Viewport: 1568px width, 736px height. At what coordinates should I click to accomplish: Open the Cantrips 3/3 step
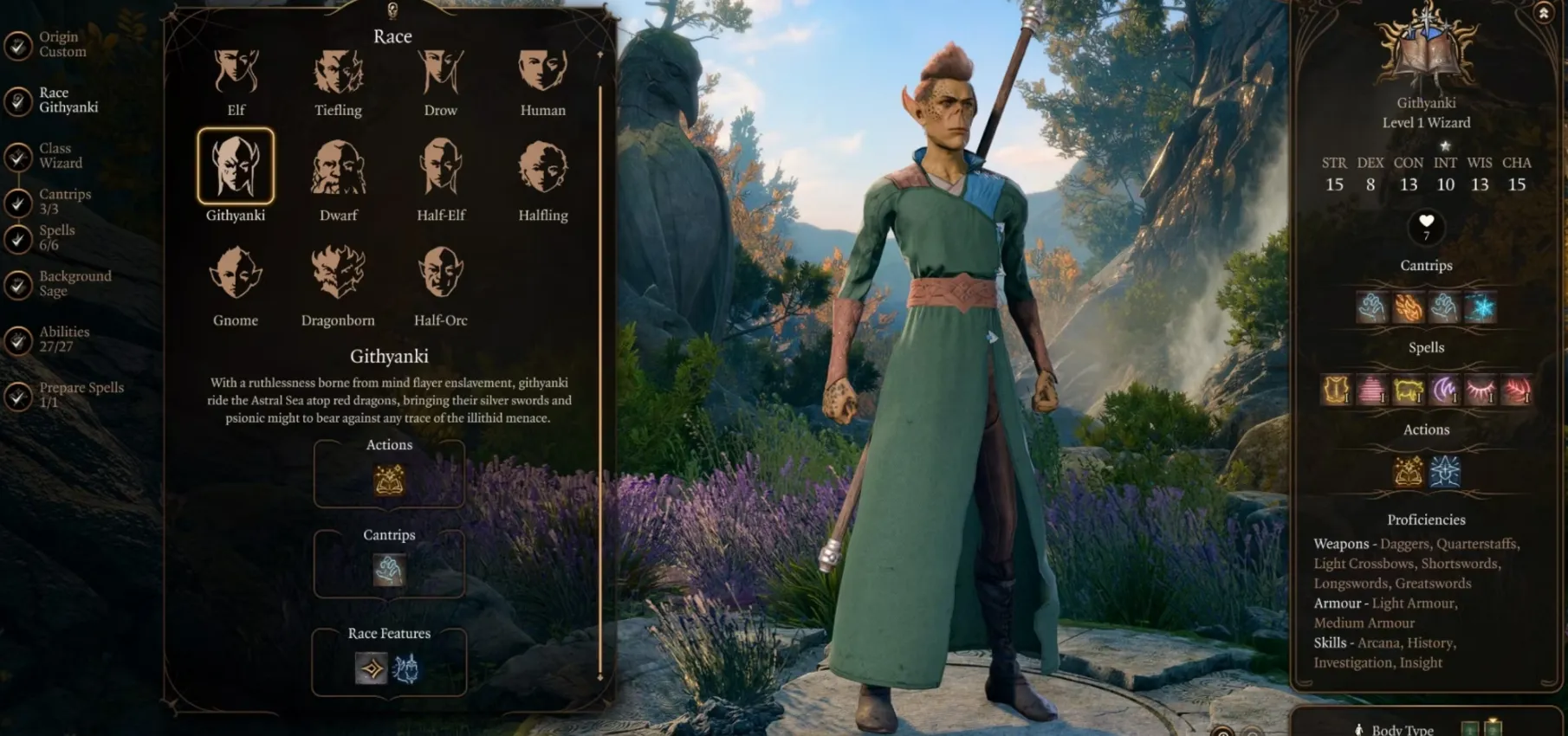coord(64,202)
